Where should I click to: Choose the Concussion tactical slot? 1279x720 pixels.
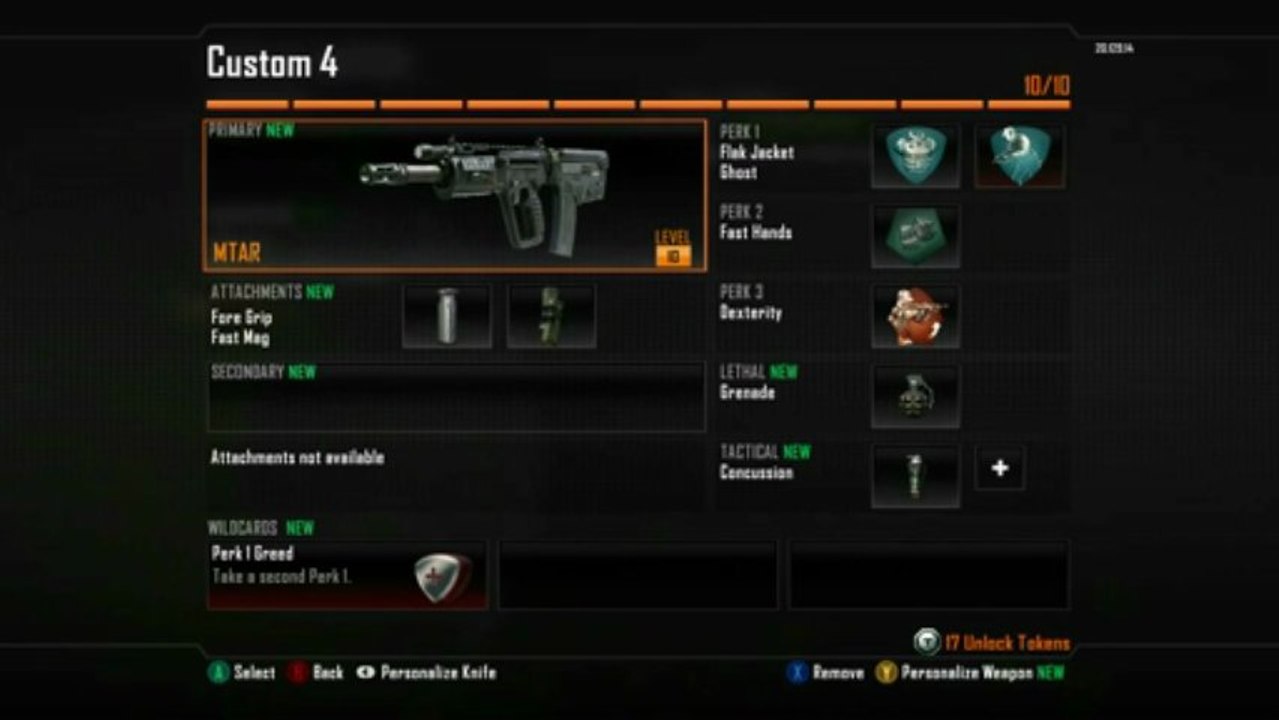pos(915,476)
